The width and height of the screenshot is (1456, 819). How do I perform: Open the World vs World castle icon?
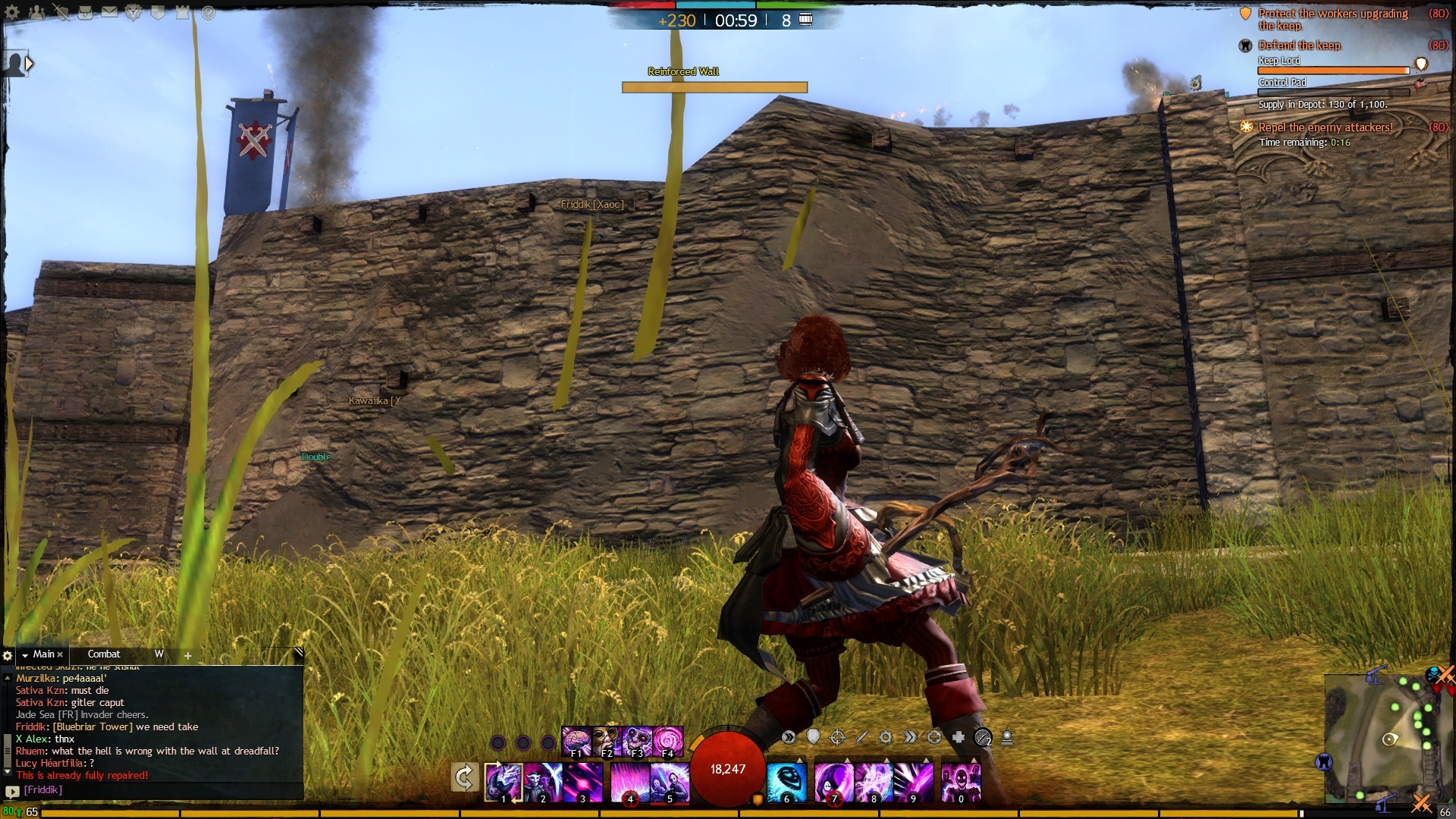pyautogui.click(x=183, y=12)
